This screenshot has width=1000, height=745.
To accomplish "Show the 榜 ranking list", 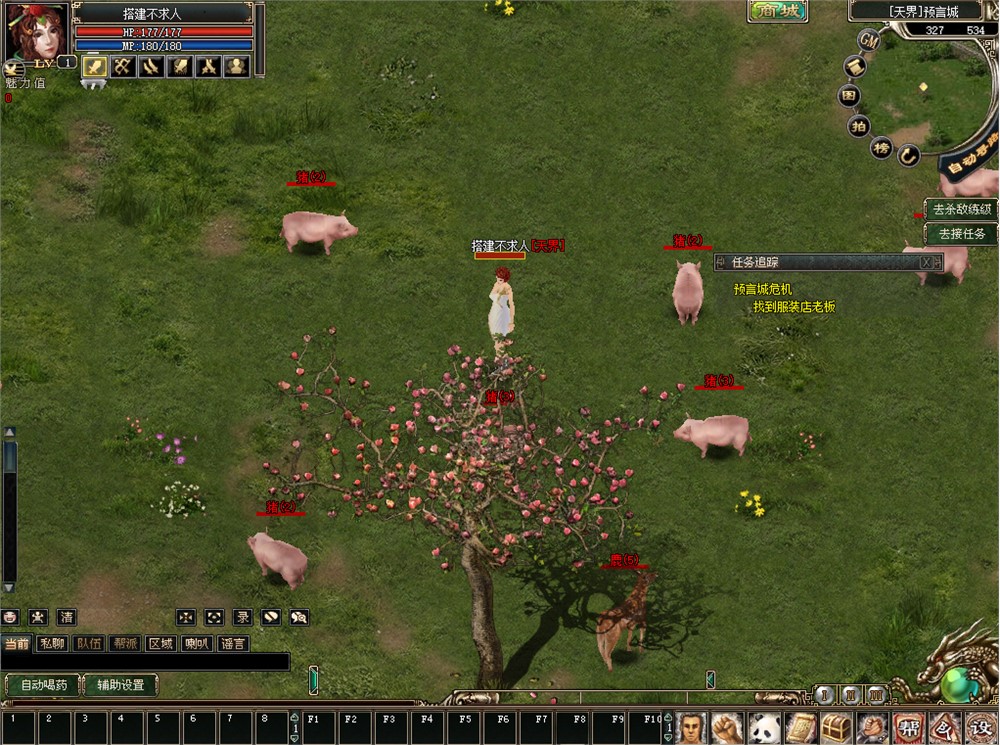I will pyautogui.click(x=881, y=148).
